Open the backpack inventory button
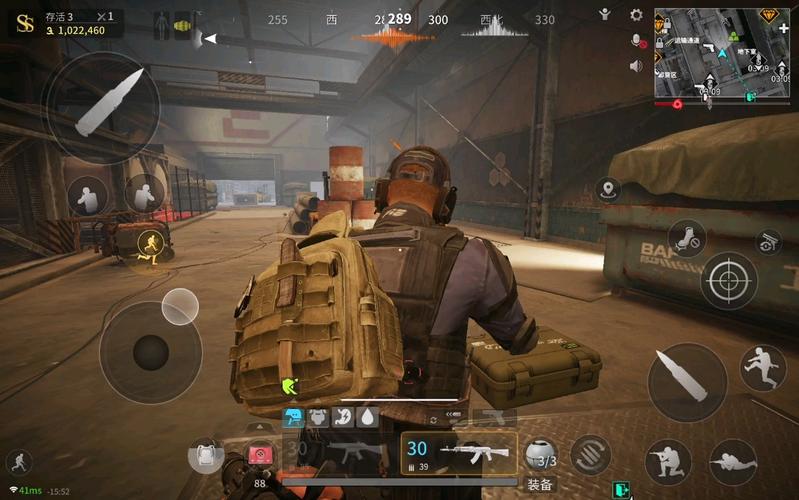799x500 pixels. pos(205,456)
